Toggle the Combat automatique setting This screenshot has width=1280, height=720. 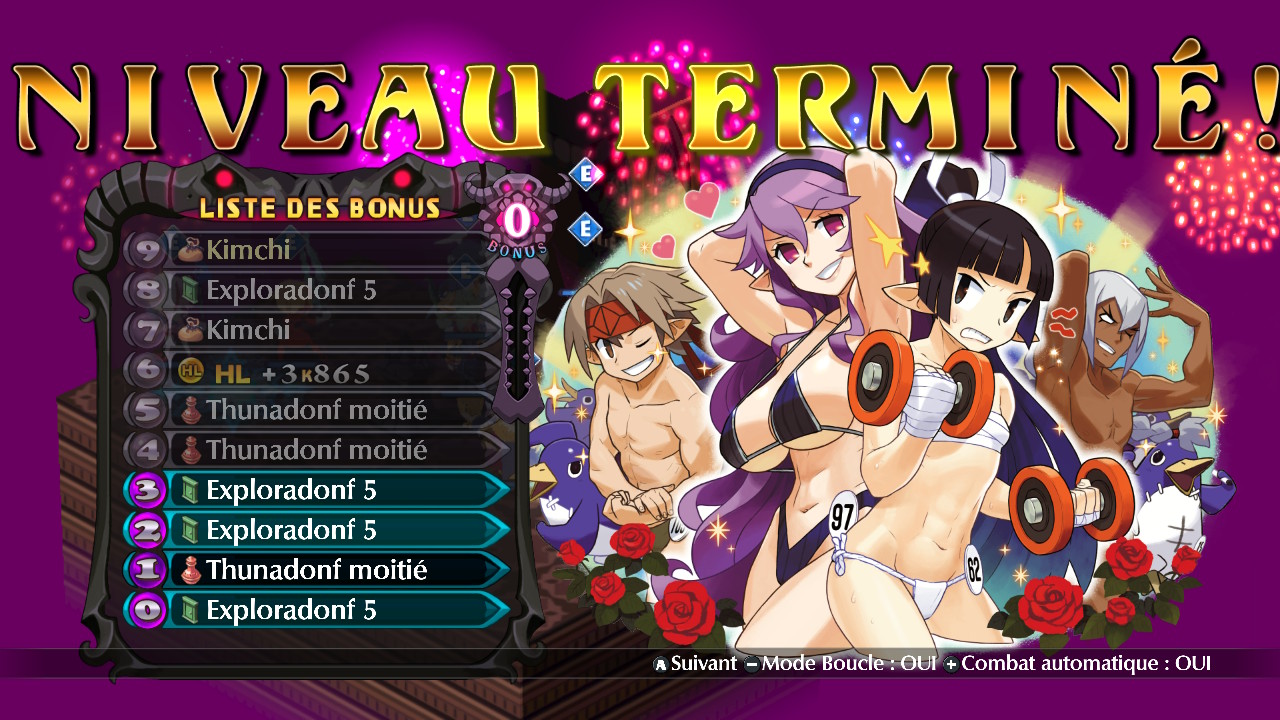[x=1077, y=663]
